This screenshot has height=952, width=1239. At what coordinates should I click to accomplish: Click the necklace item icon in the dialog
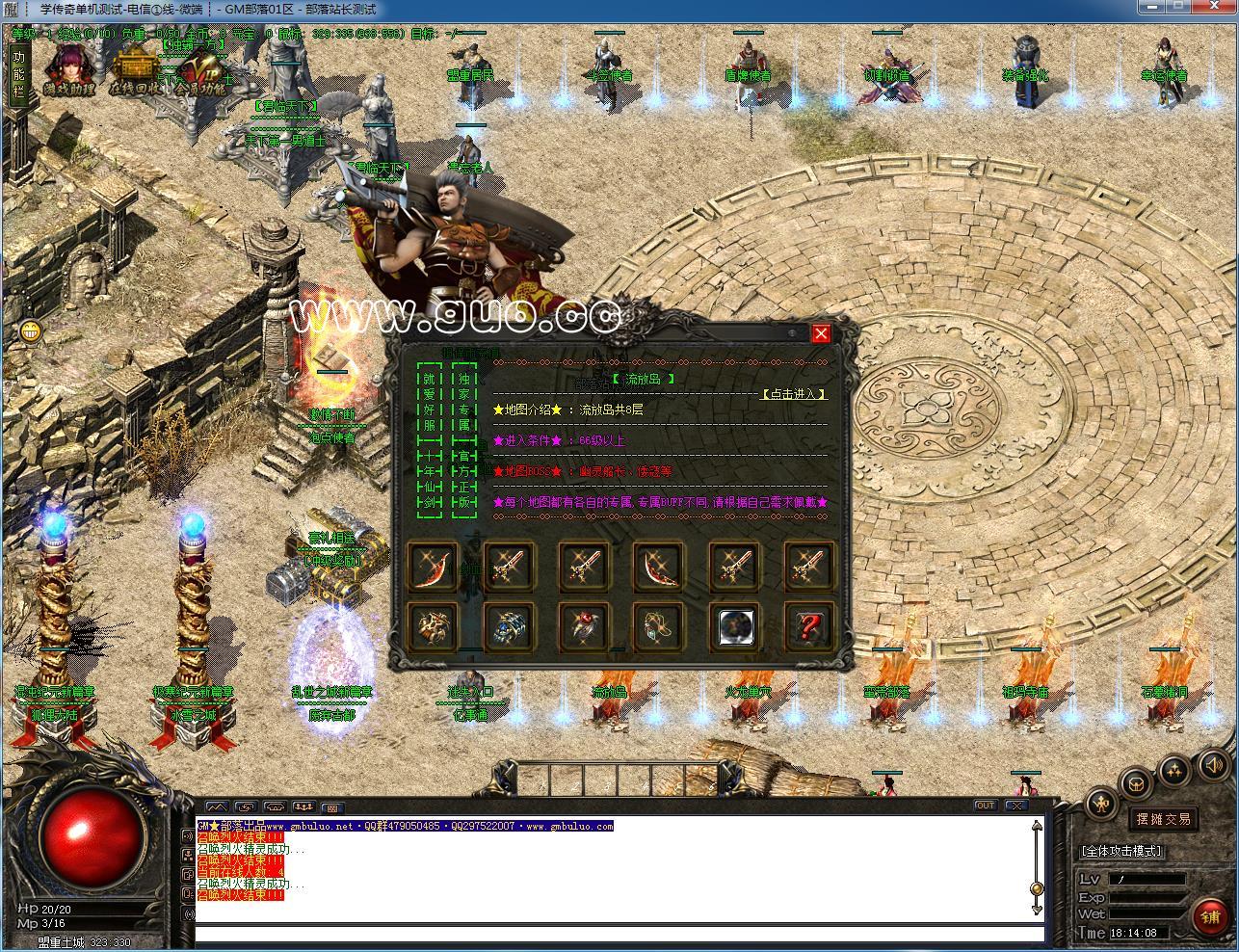tap(659, 626)
